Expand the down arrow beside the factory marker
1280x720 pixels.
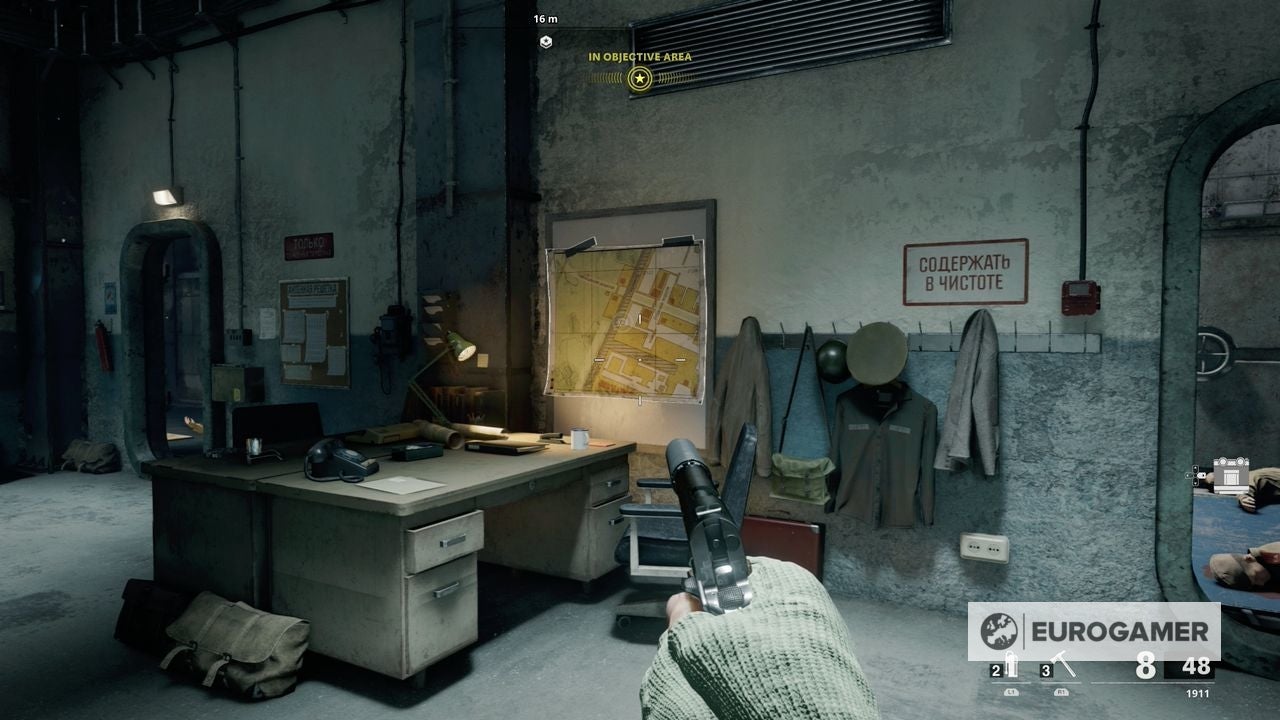(x=1195, y=482)
